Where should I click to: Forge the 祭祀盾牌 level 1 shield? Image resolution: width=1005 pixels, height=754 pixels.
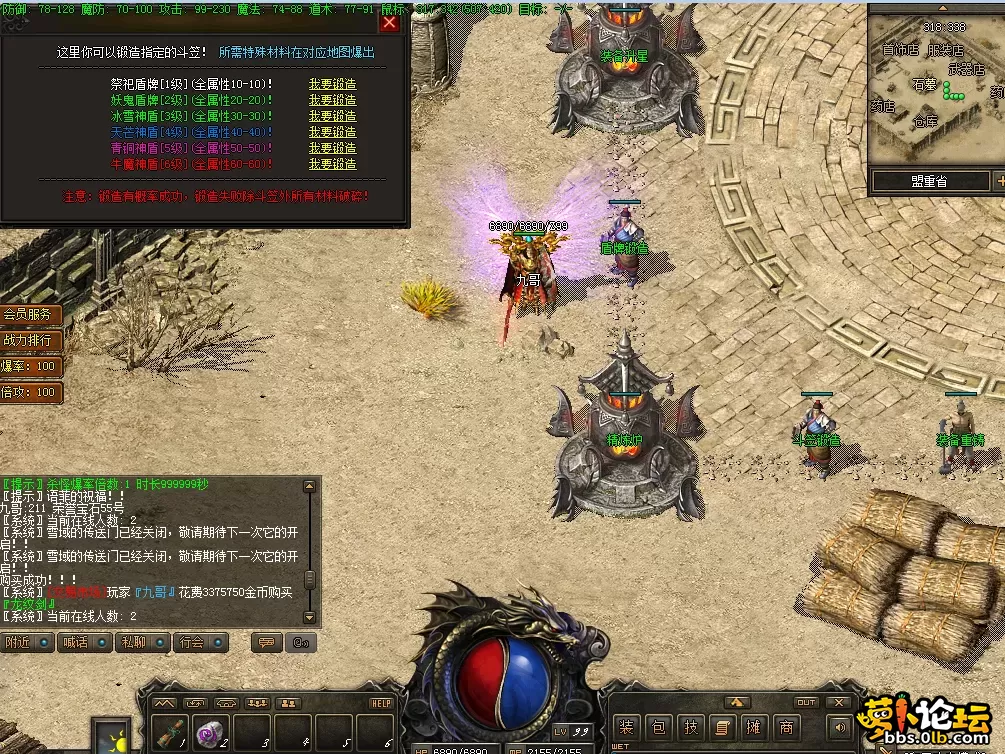[332, 85]
